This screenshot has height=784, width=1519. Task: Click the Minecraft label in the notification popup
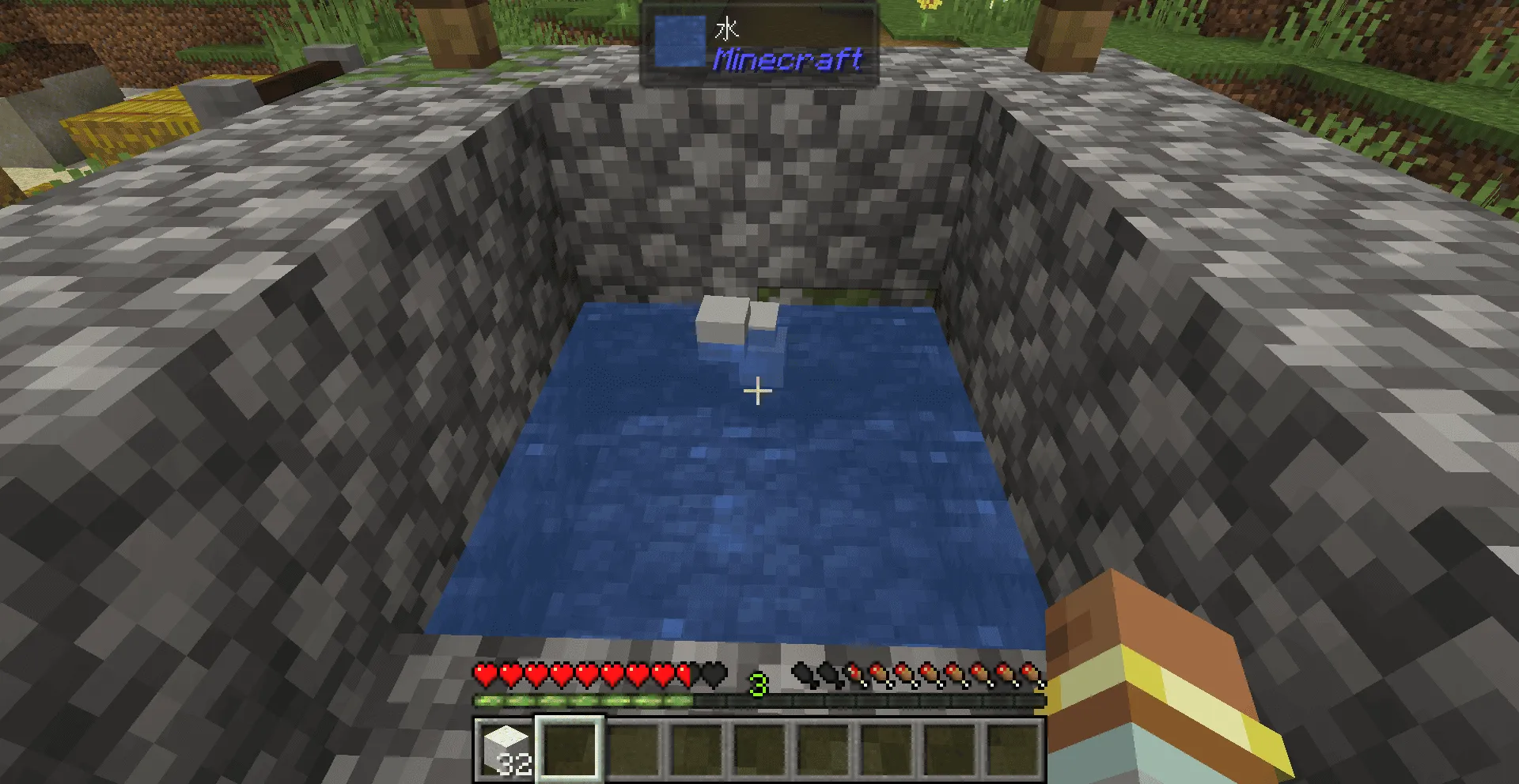pos(787,59)
